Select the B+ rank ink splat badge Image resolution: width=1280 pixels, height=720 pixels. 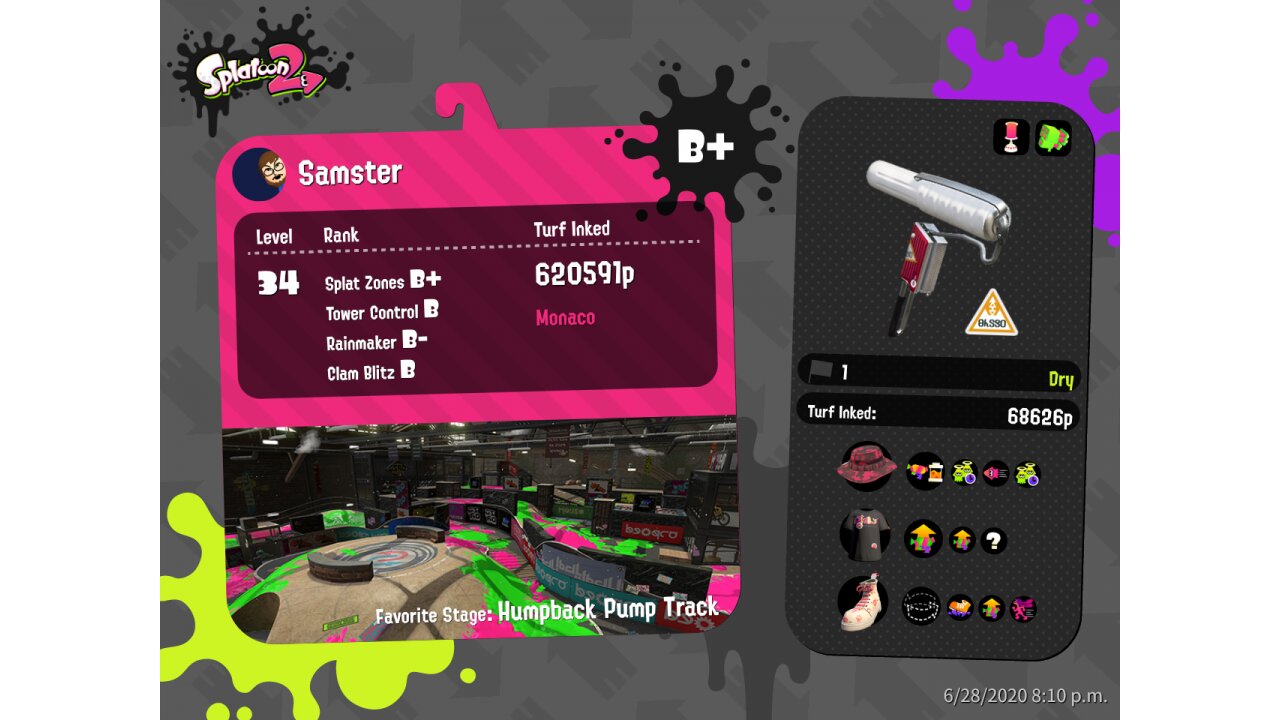coord(705,147)
